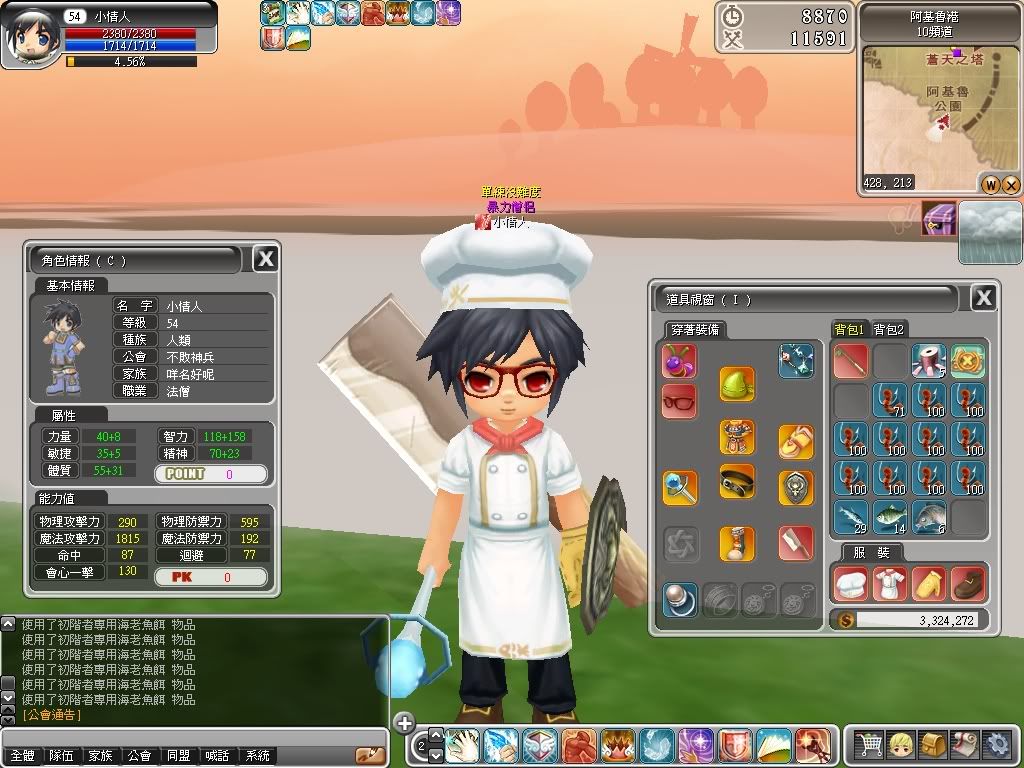1024x768 pixels.
Task: Pick the fish stack numbered 29
Action: (850, 517)
